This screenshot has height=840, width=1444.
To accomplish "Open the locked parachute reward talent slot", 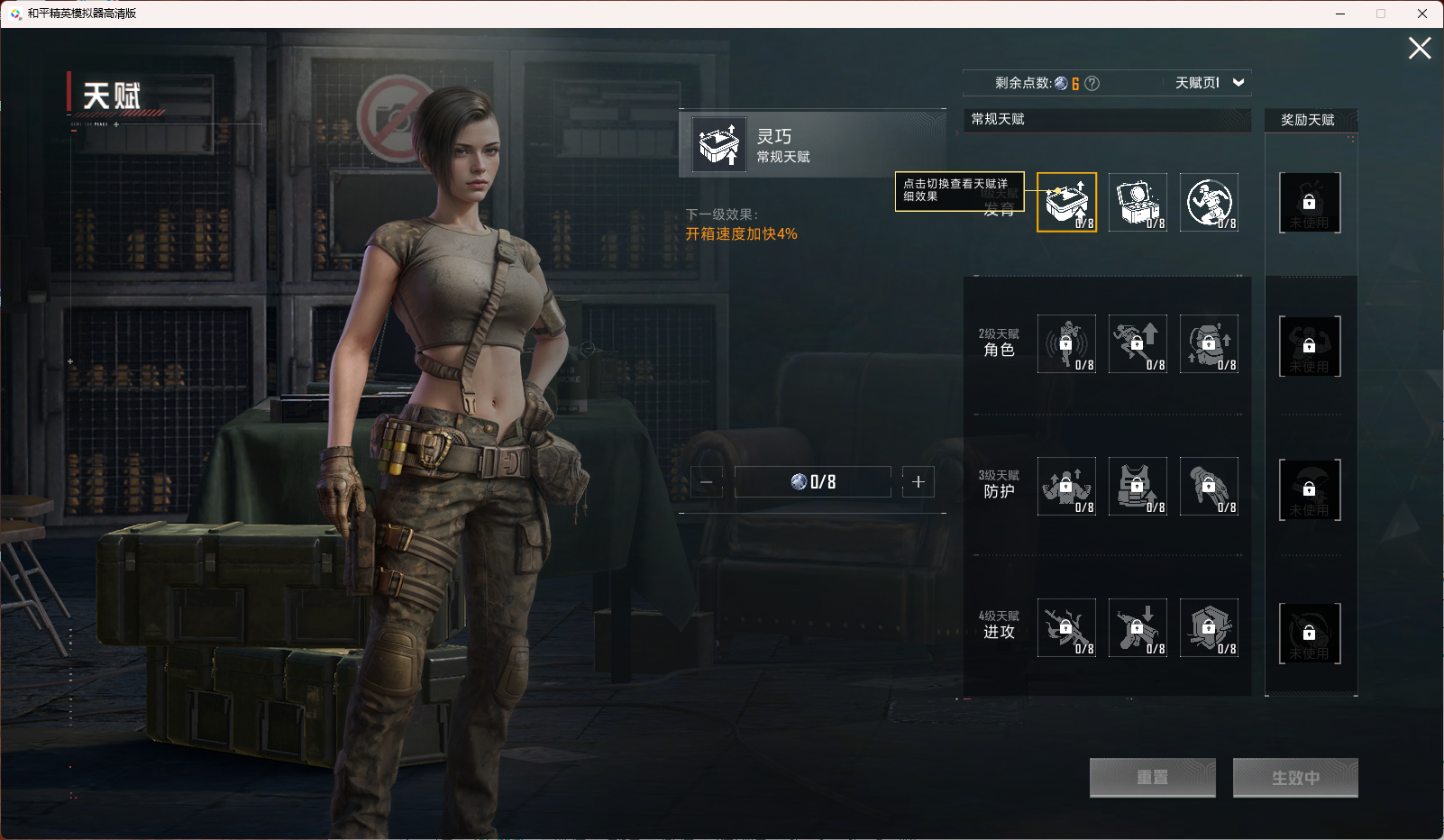I will pos(1310,489).
